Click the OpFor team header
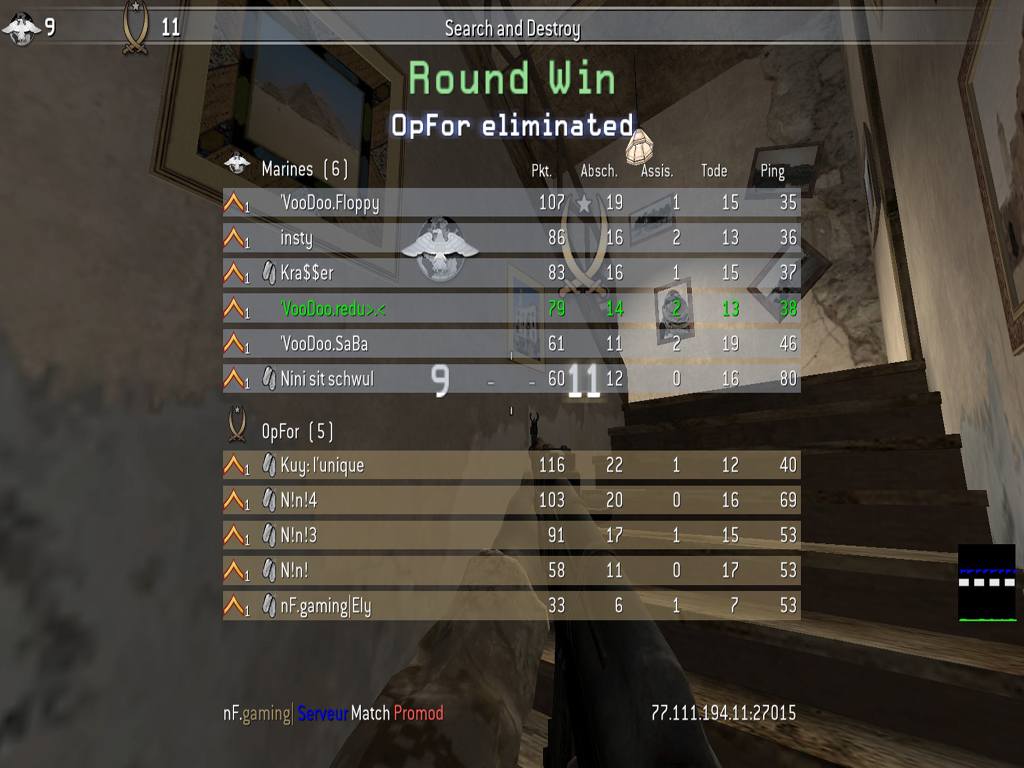This screenshot has height=768, width=1024. (x=297, y=432)
